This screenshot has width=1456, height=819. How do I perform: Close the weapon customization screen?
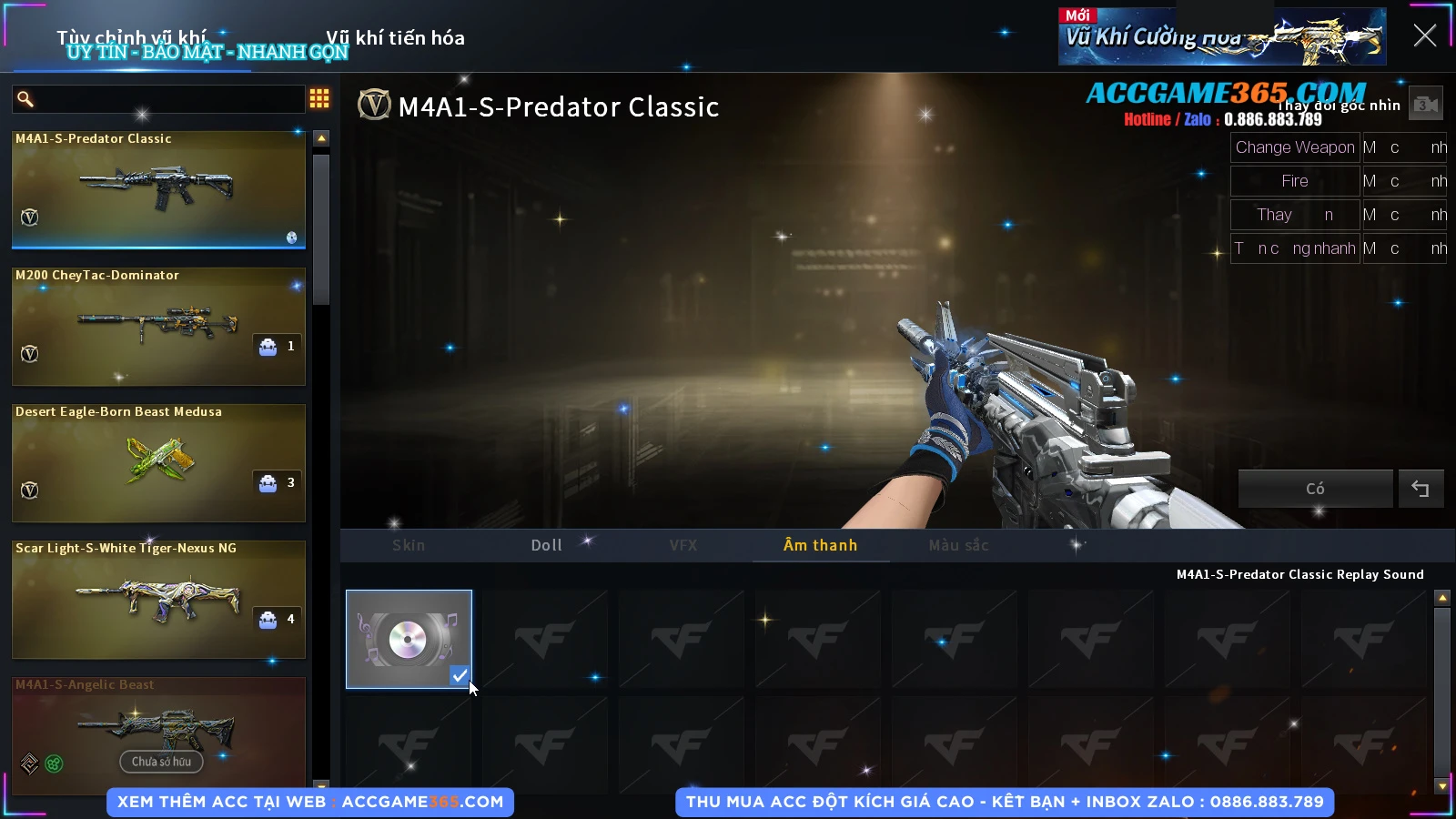(1424, 35)
